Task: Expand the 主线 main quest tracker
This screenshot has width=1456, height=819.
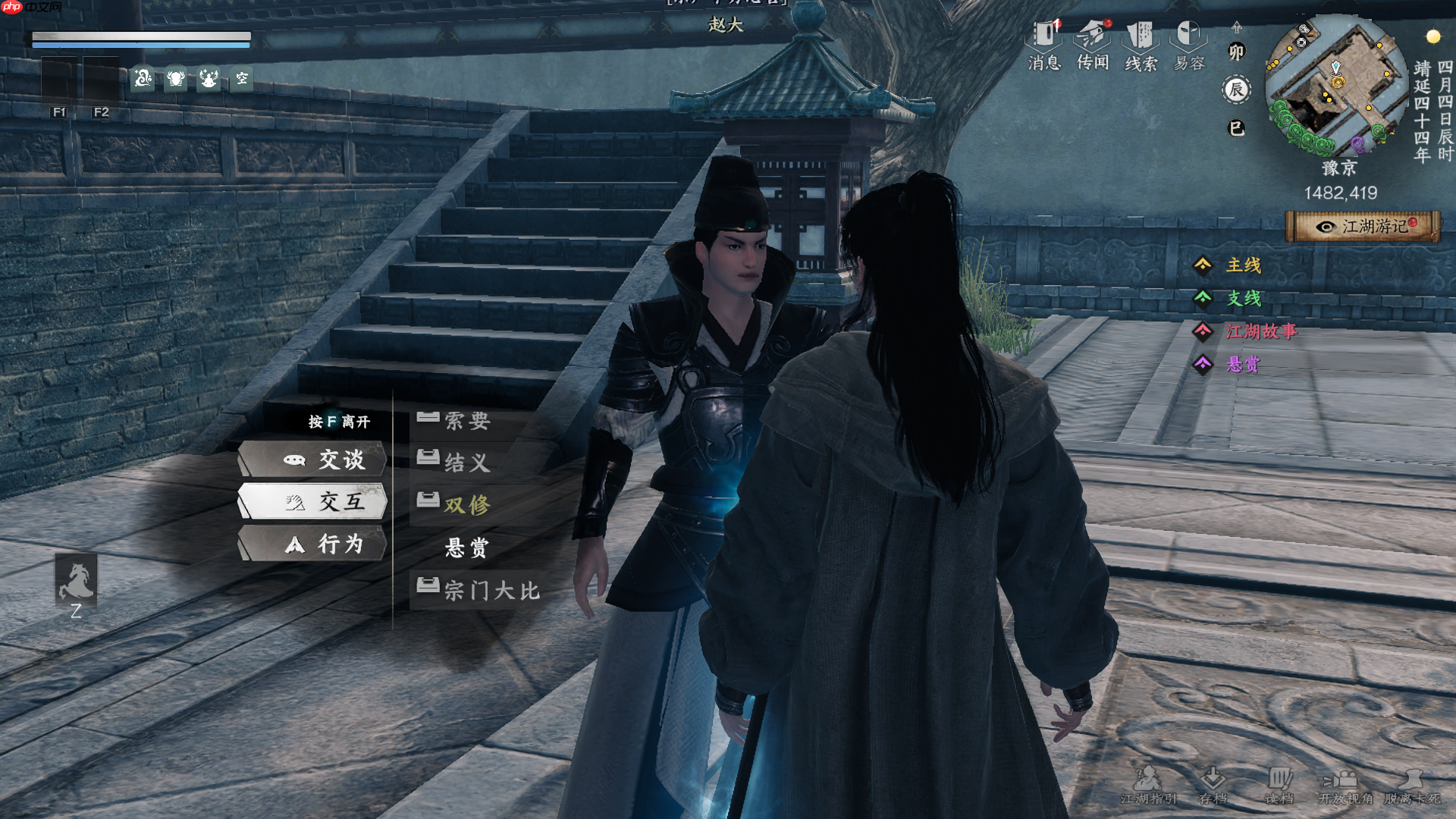Action: (x=1244, y=265)
